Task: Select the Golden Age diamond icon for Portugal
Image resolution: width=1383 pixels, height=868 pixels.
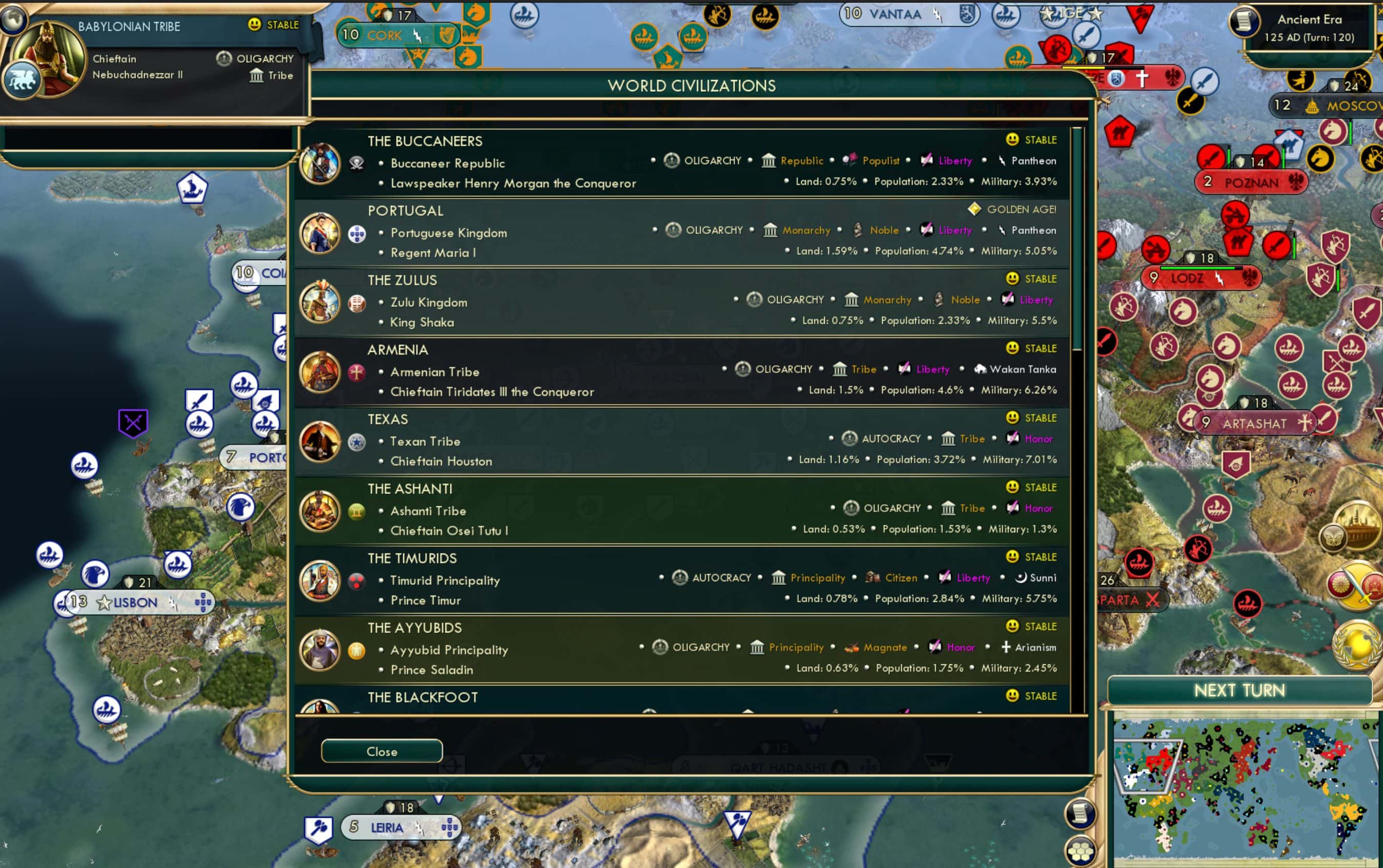Action: (975, 209)
